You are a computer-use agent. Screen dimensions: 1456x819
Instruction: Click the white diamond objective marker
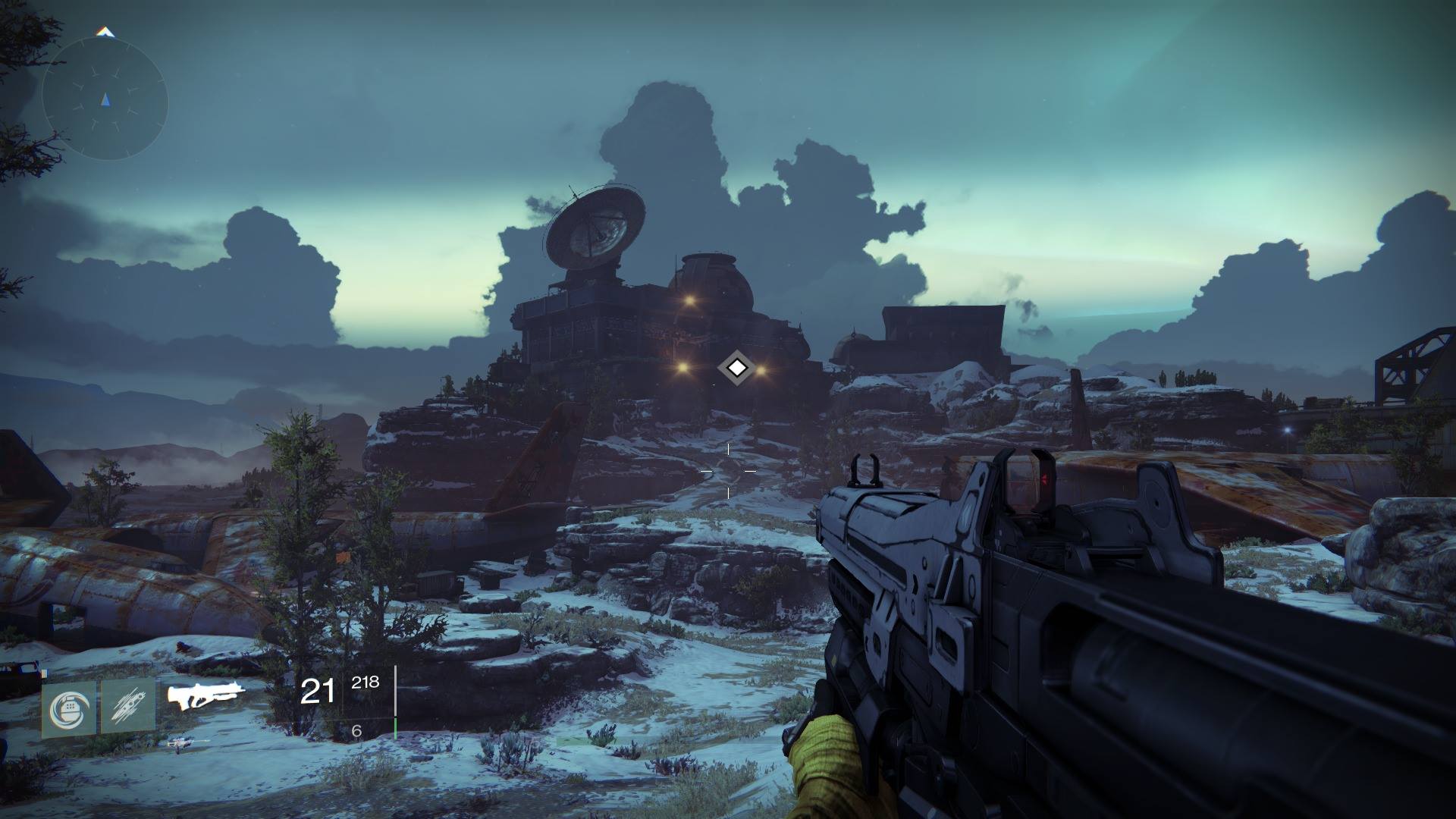735,369
